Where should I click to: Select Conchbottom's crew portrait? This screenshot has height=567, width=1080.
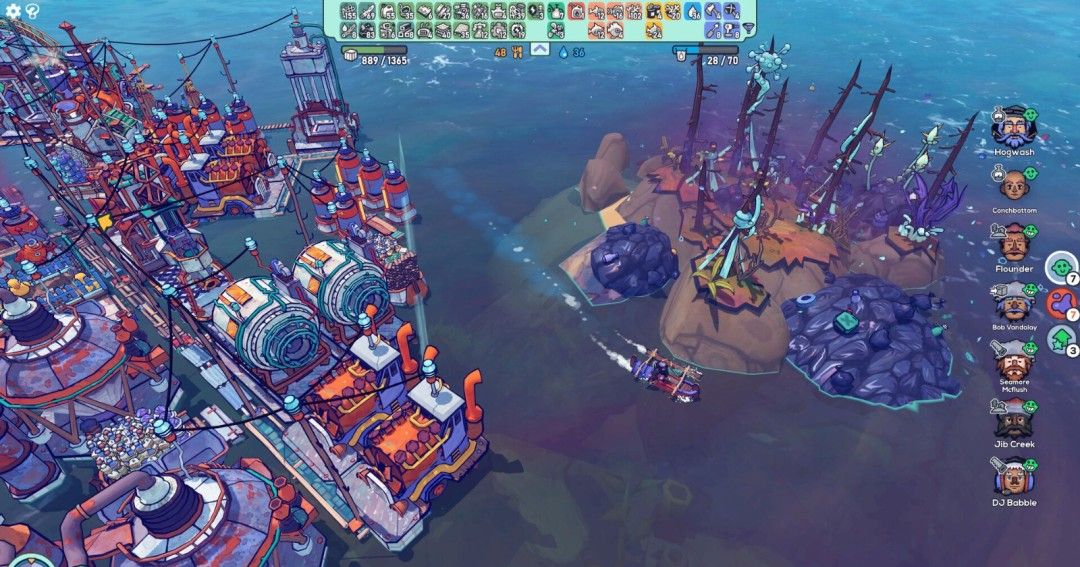point(1013,185)
